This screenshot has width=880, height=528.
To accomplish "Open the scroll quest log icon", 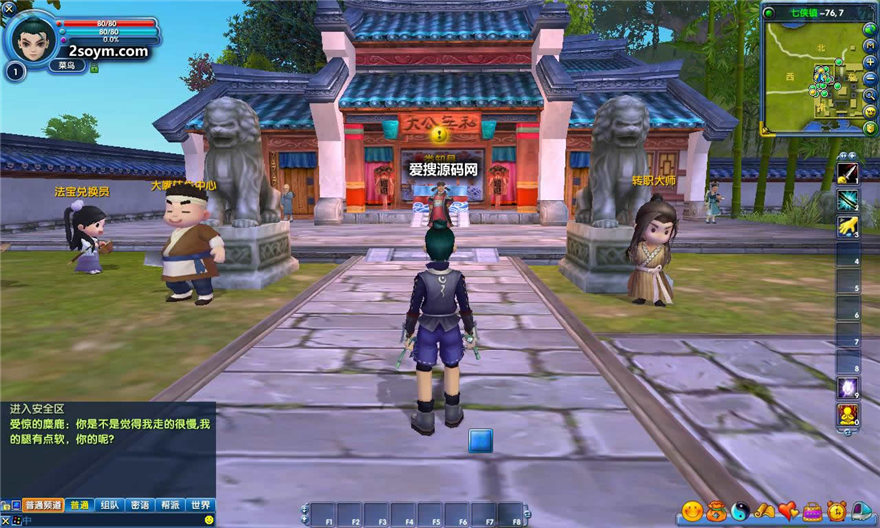I will point(765,511).
